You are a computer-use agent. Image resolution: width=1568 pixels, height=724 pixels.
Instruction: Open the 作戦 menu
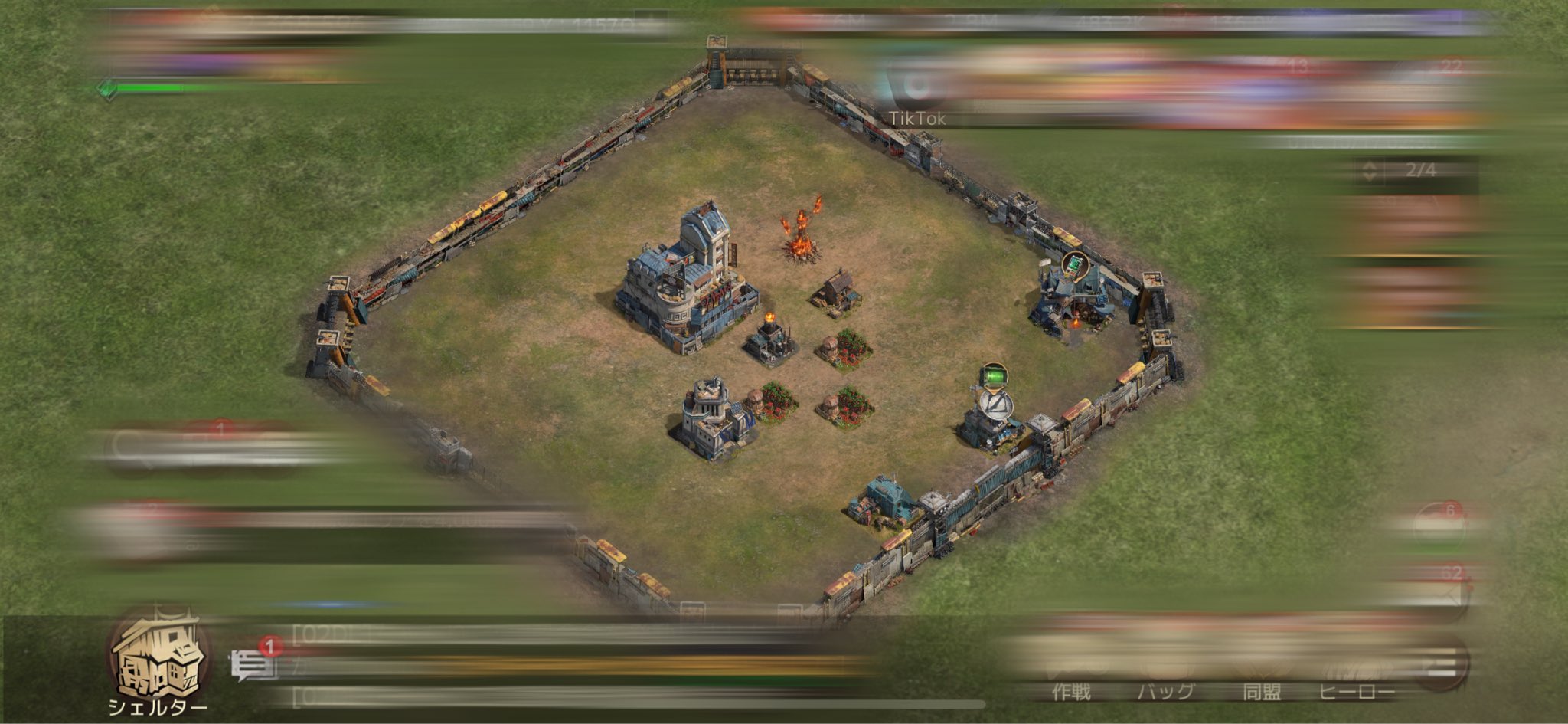[x=1070, y=674]
